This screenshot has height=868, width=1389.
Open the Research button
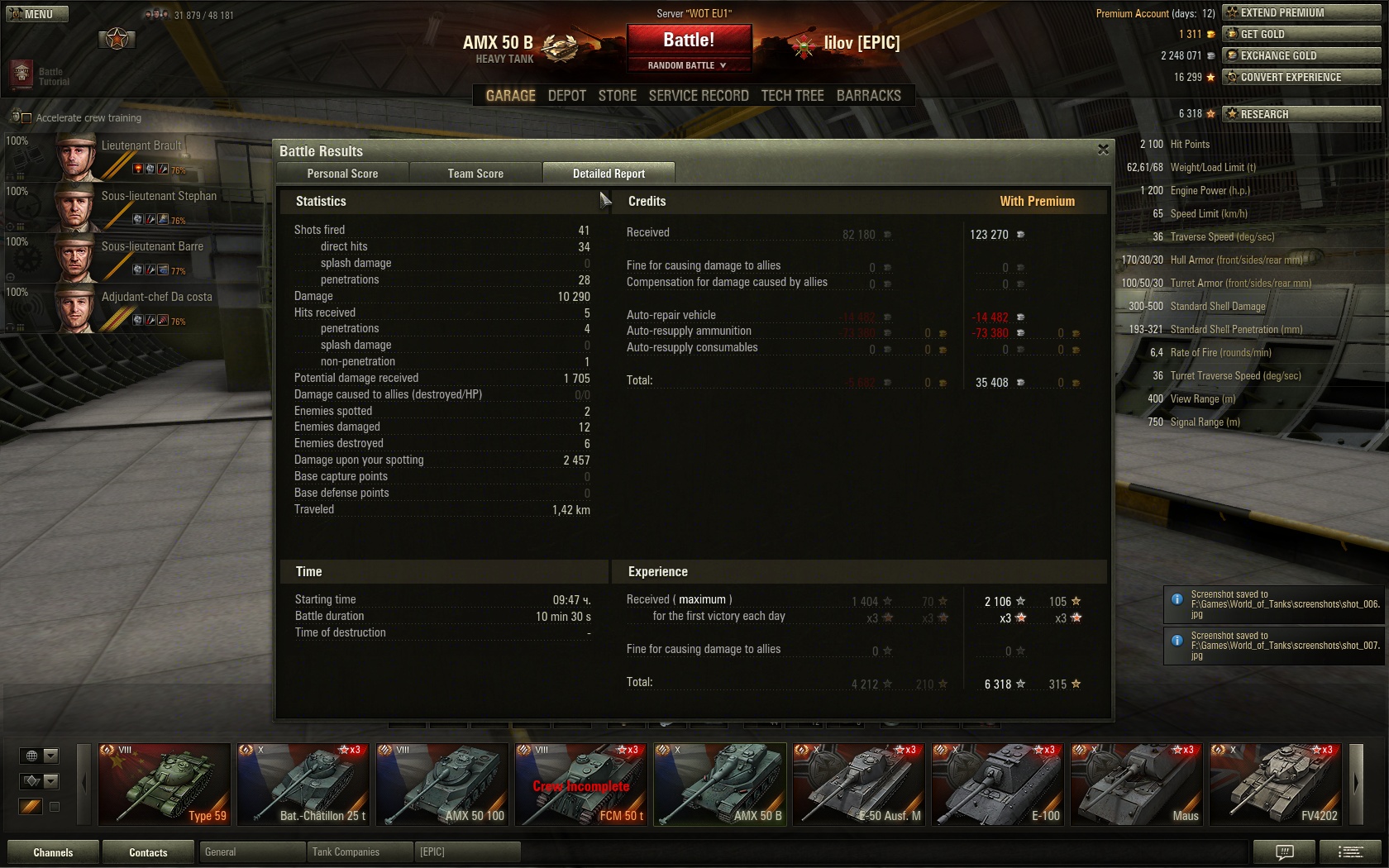[x=1301, y=114]
